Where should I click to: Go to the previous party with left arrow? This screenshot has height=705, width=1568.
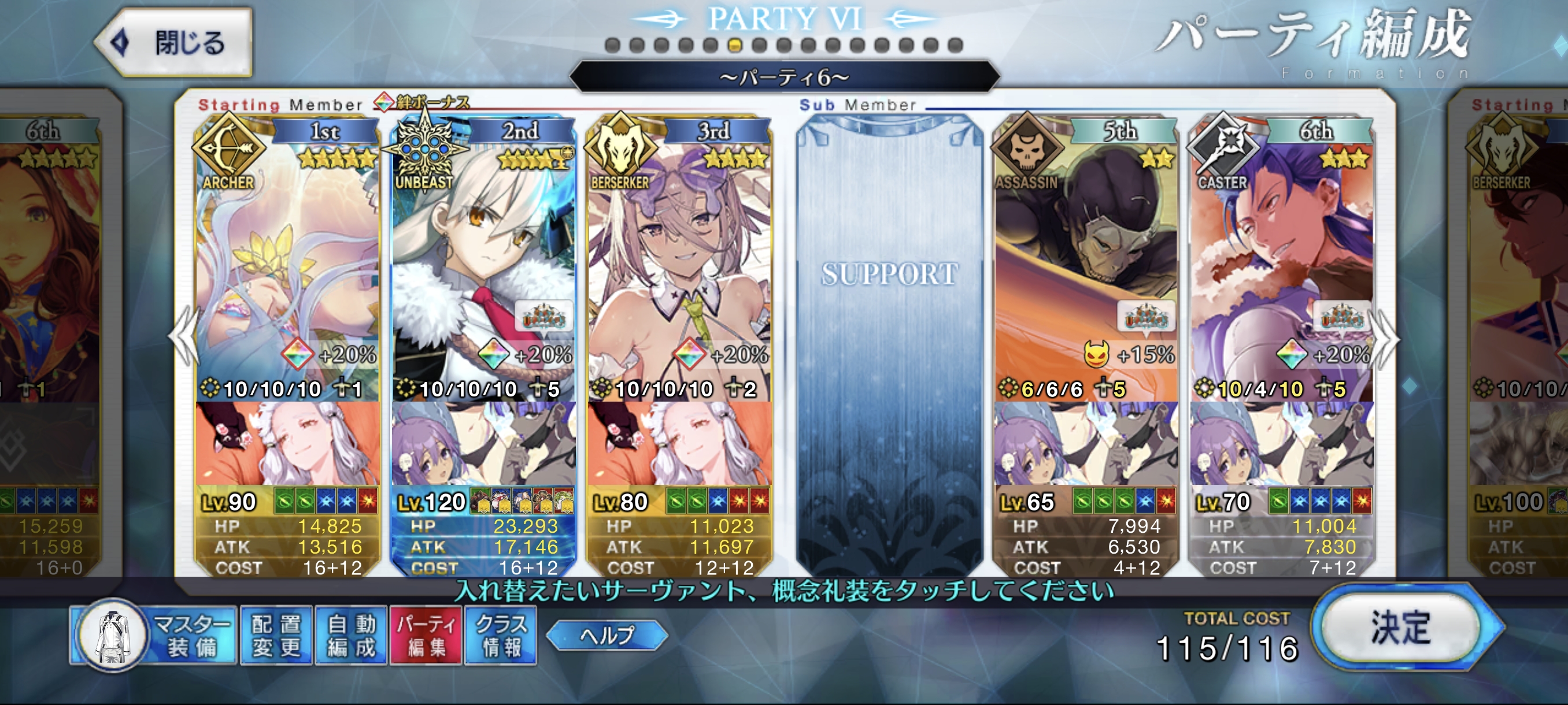pos(184,336)
